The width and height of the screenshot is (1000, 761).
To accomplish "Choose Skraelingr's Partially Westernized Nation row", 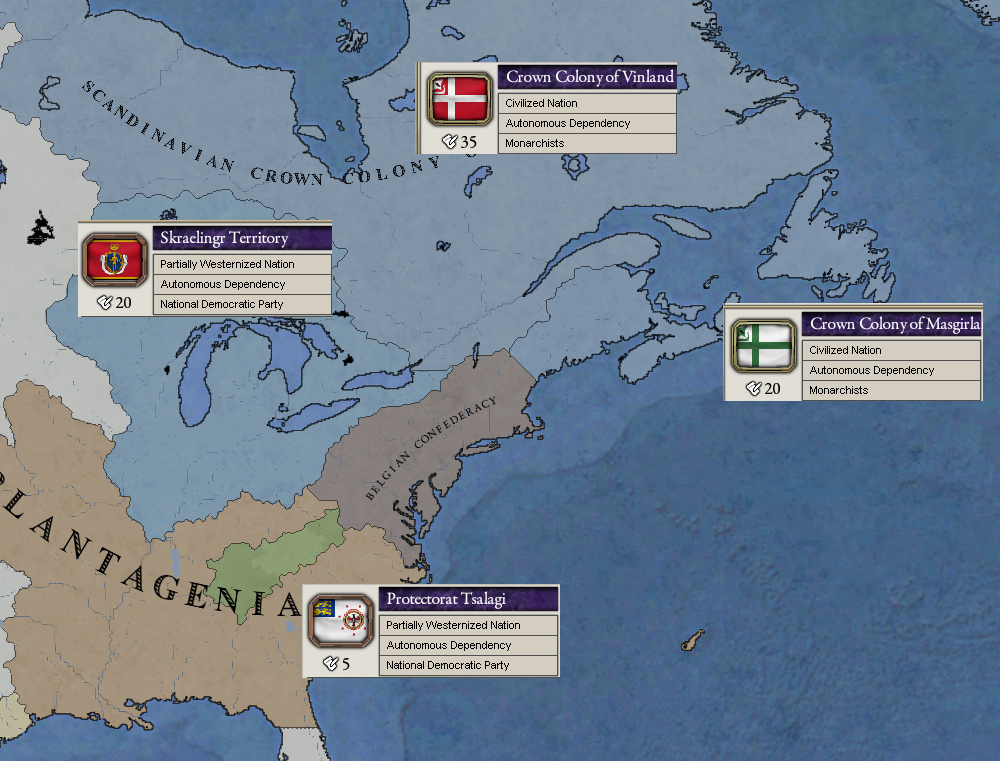I will click(243, 264).
